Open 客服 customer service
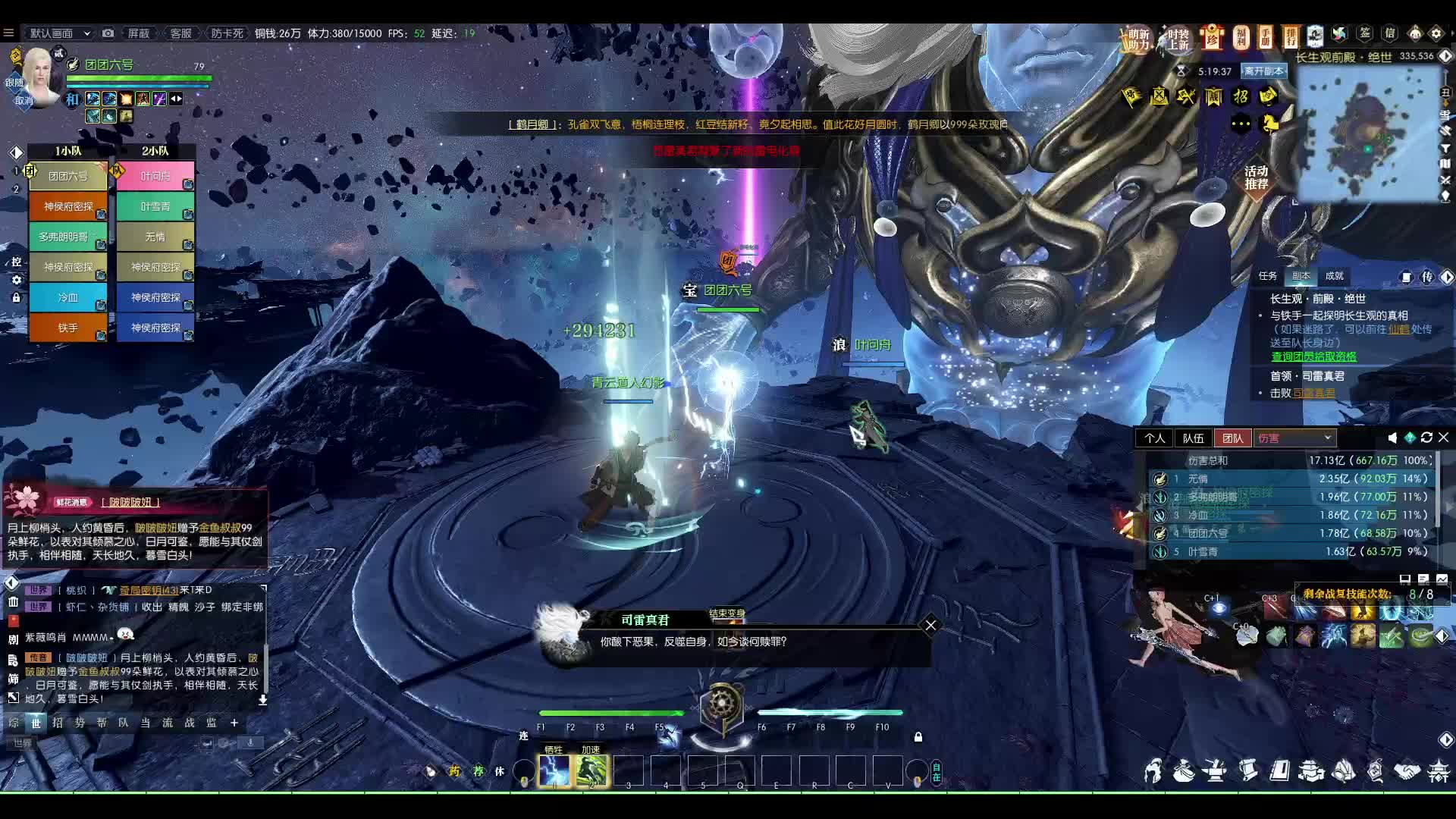Viewport: 1456px width, 819px height. (x=180, y=33)
